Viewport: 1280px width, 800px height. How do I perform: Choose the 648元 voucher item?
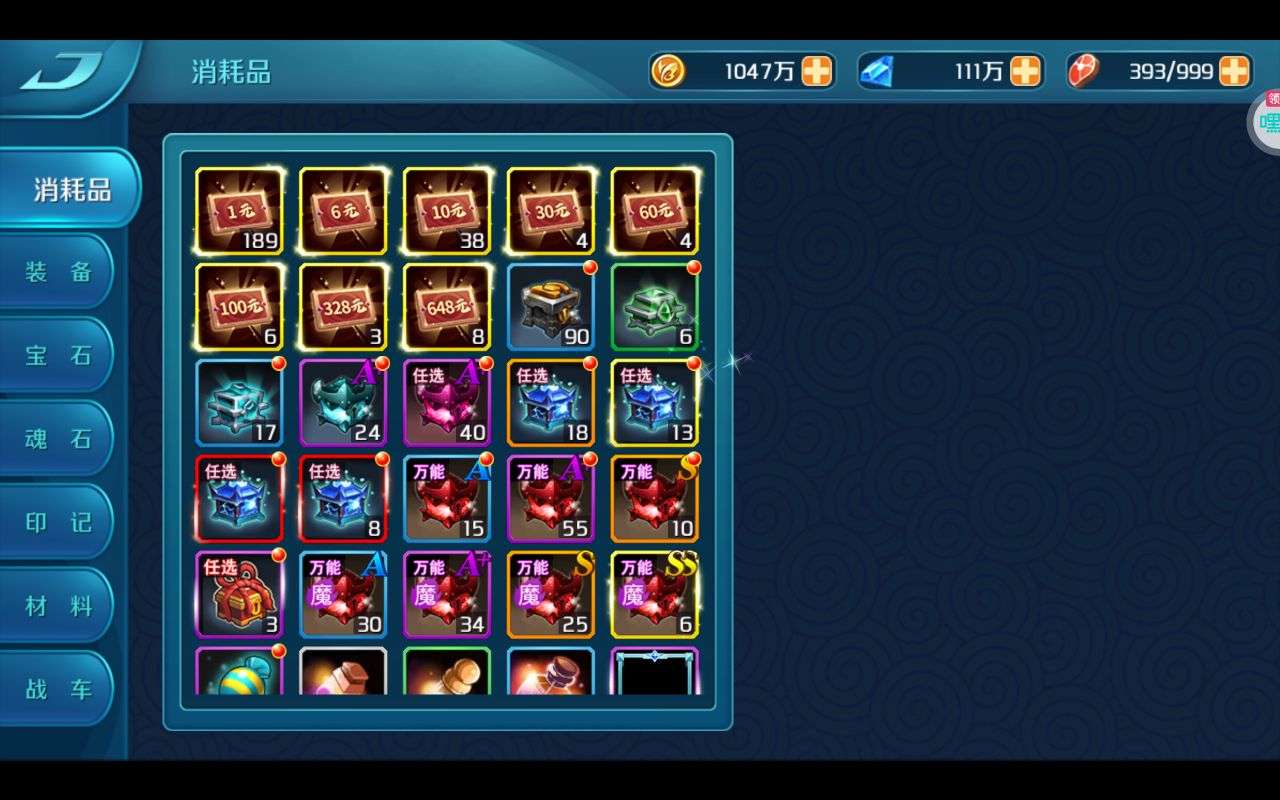(447, 307)
